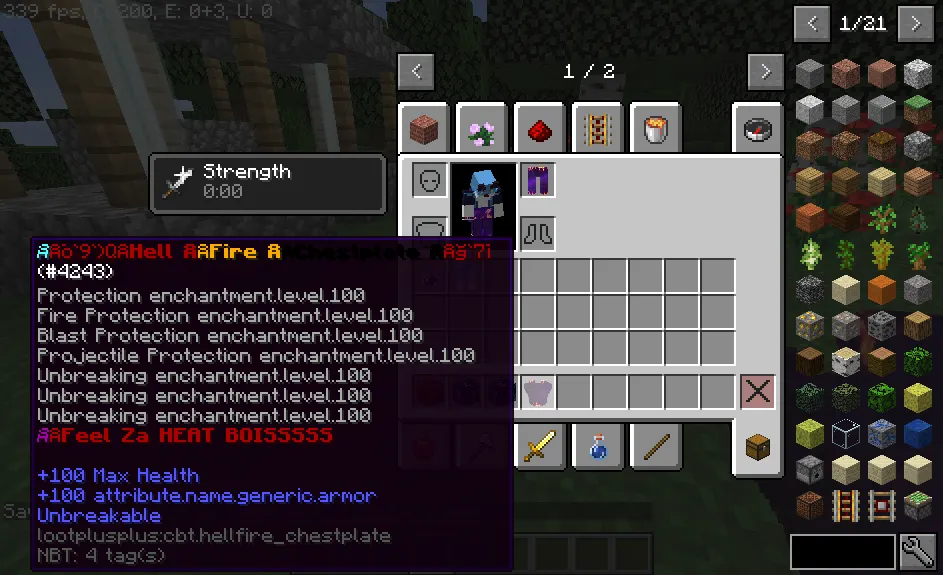Open the wrench config button

tap(918, 551)
